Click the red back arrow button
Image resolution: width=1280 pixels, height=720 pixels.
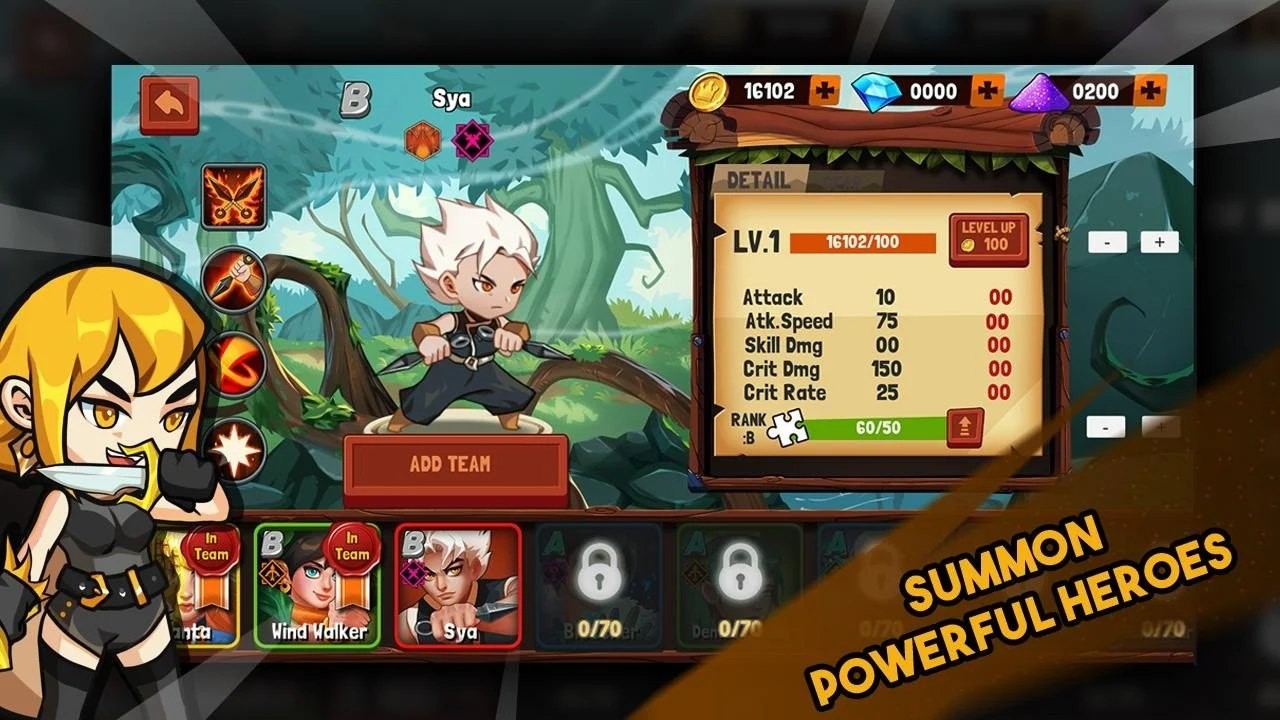click(x=167, y=102)
